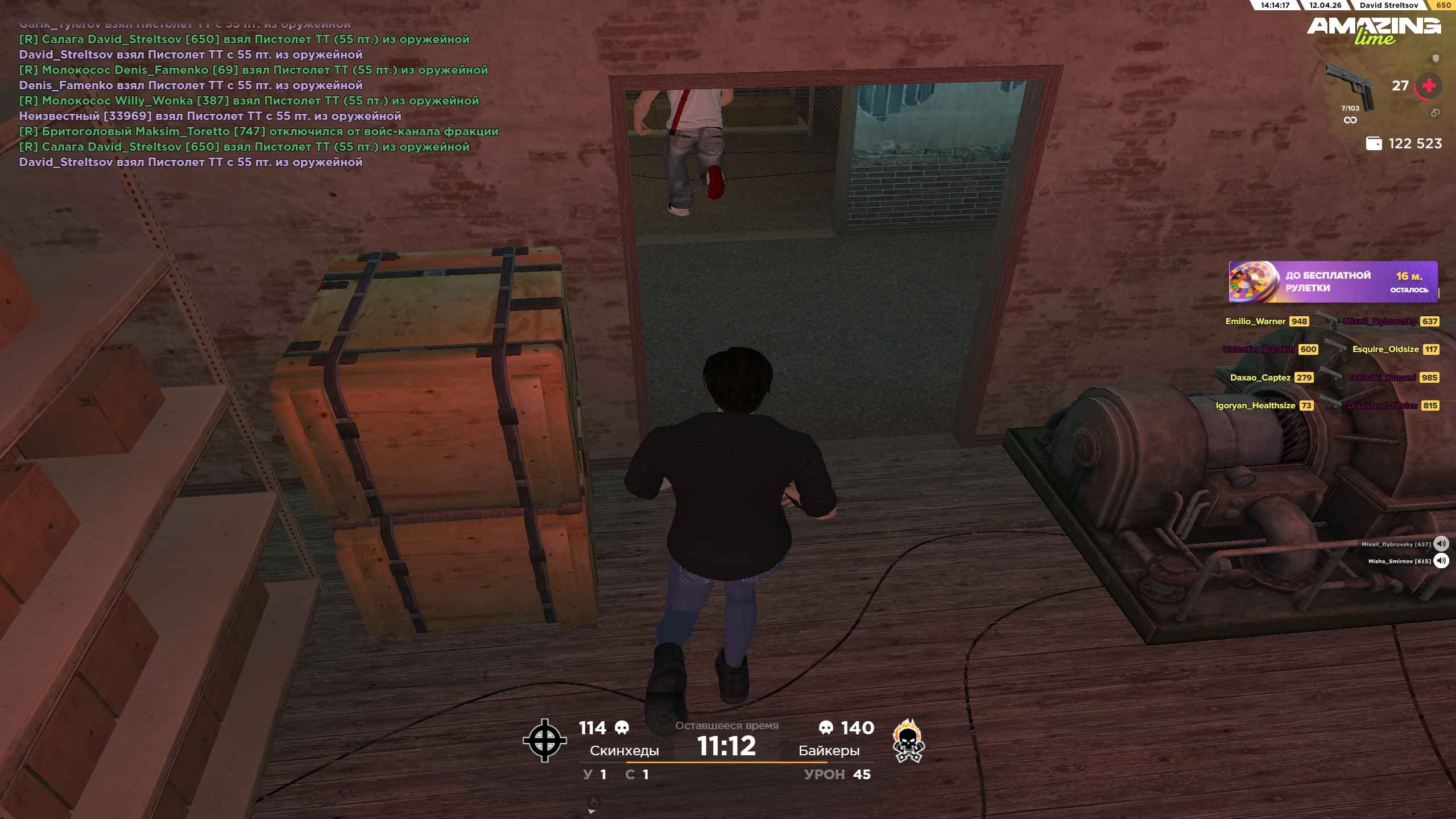Screen dimensions: 1456x819
Task: Click the David Streltsov name tag
Action: click(1388, 5)
